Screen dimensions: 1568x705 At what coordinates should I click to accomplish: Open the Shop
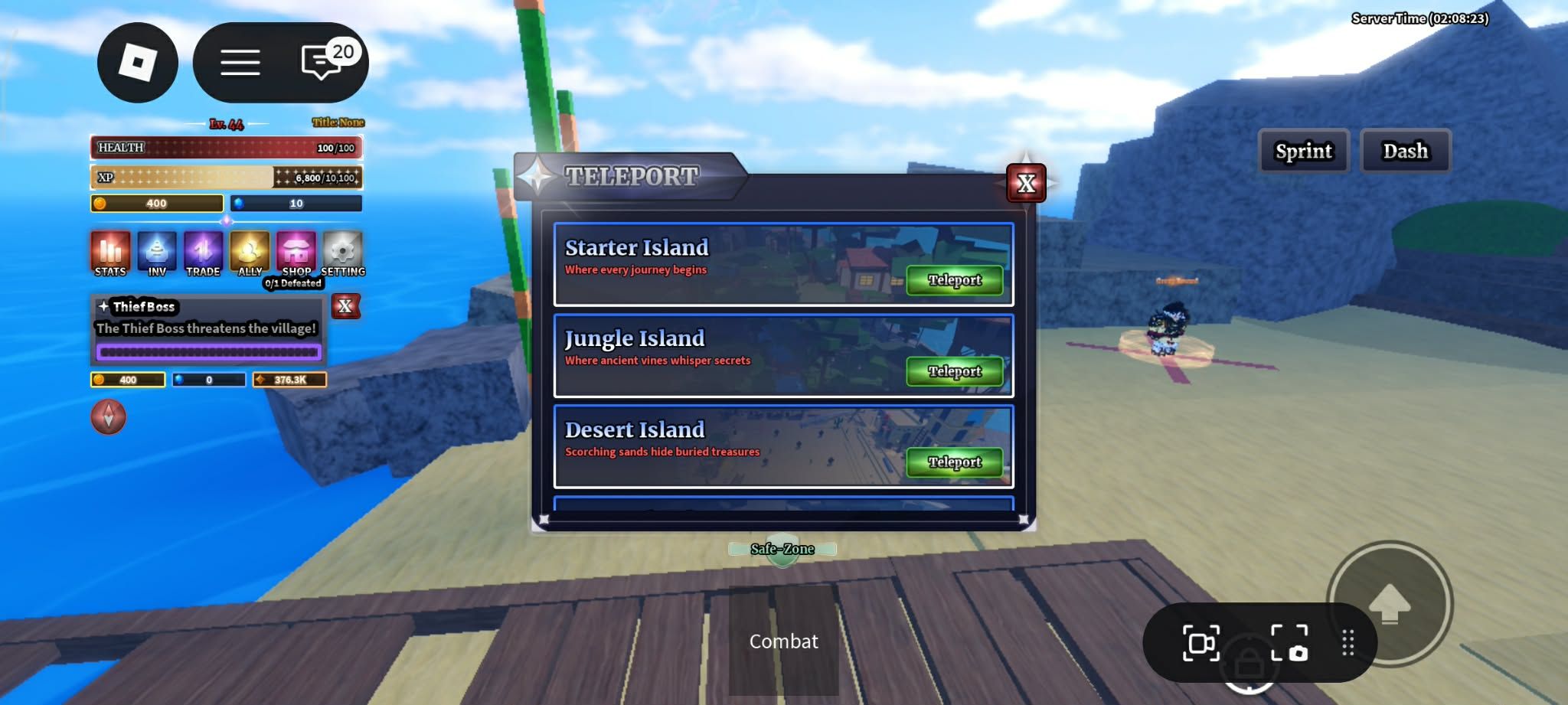coord(296,253)
